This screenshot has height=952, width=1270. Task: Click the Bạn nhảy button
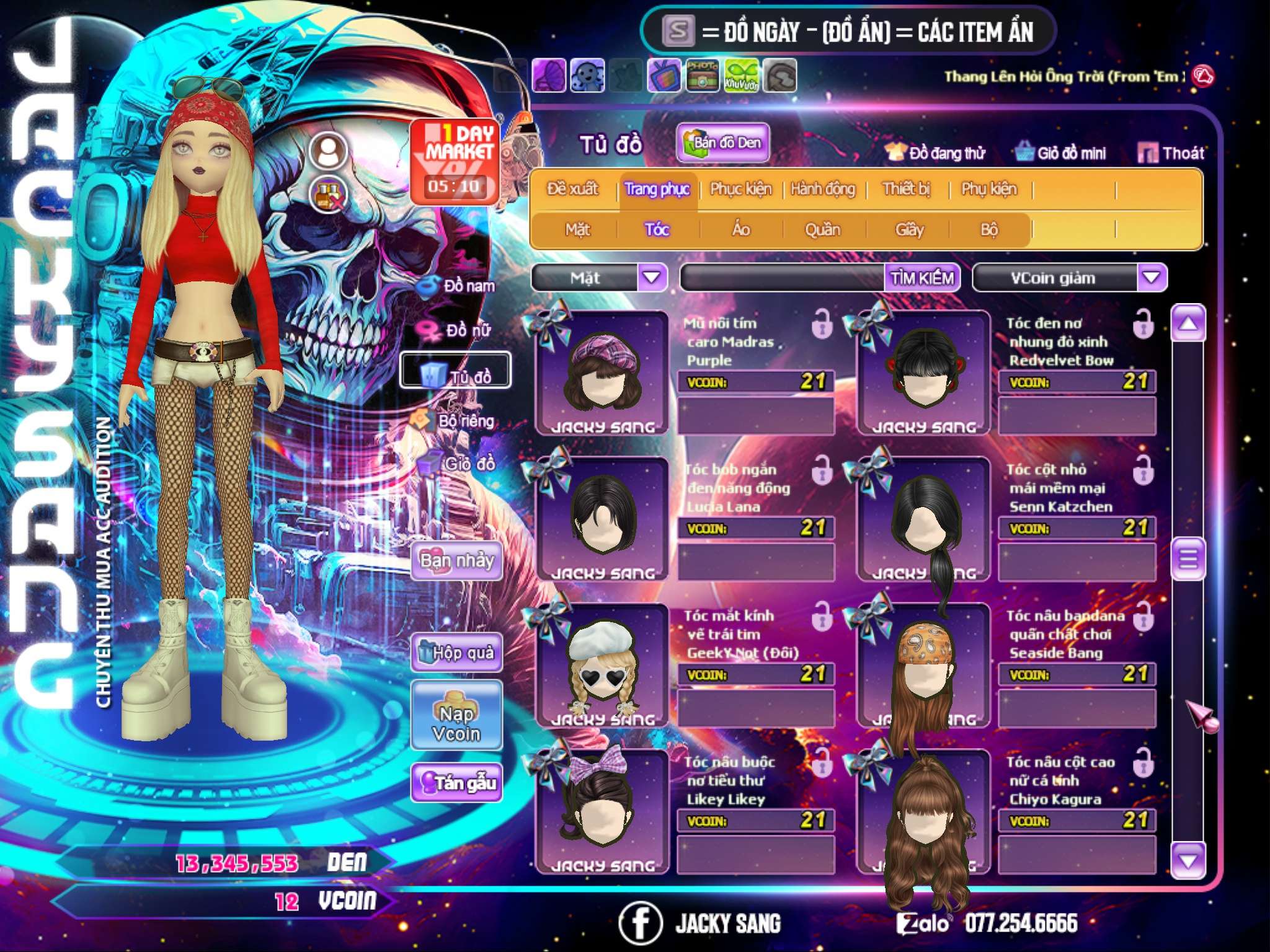tap(456, 561)
